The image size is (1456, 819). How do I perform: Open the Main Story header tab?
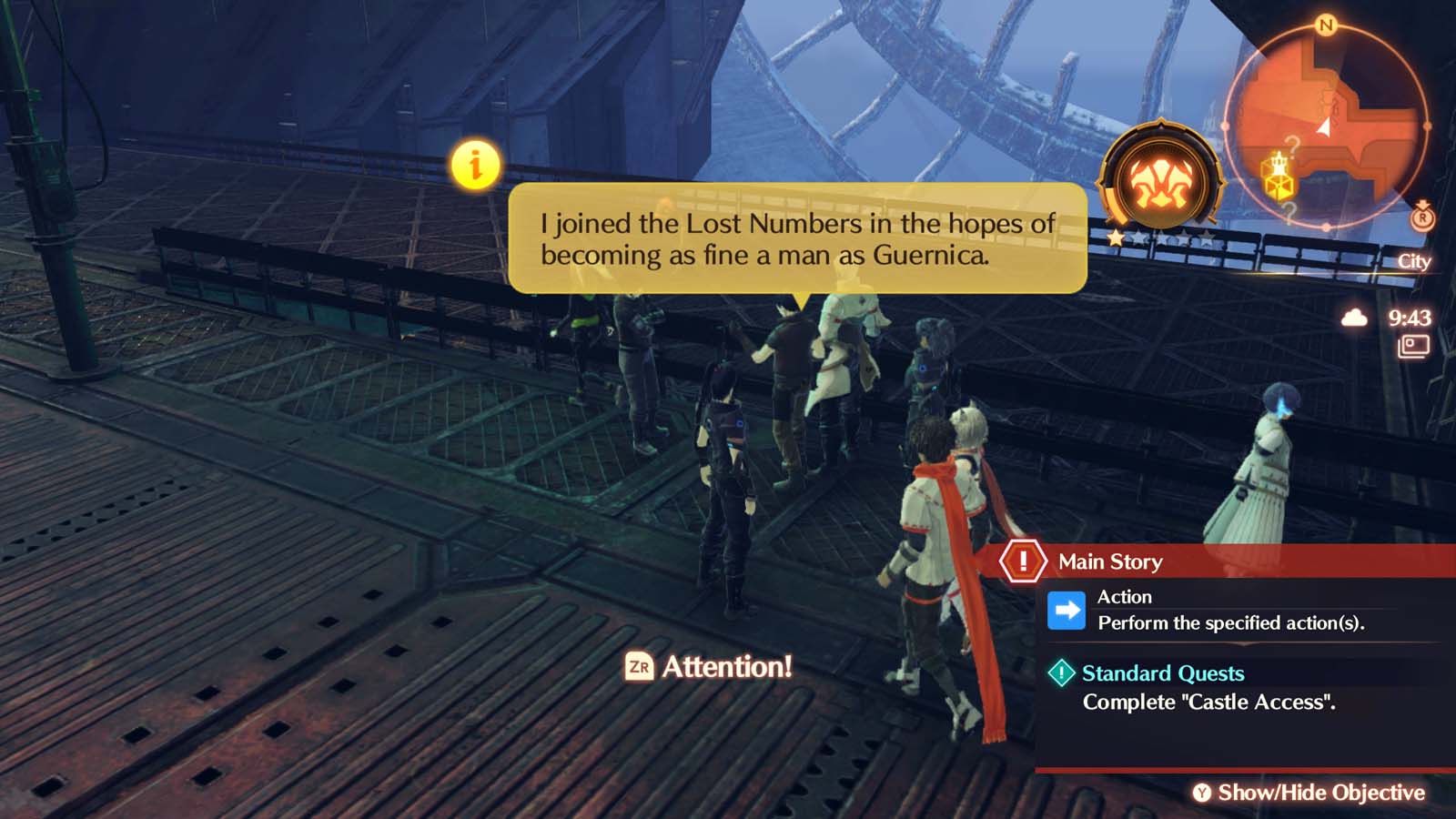1108,561
